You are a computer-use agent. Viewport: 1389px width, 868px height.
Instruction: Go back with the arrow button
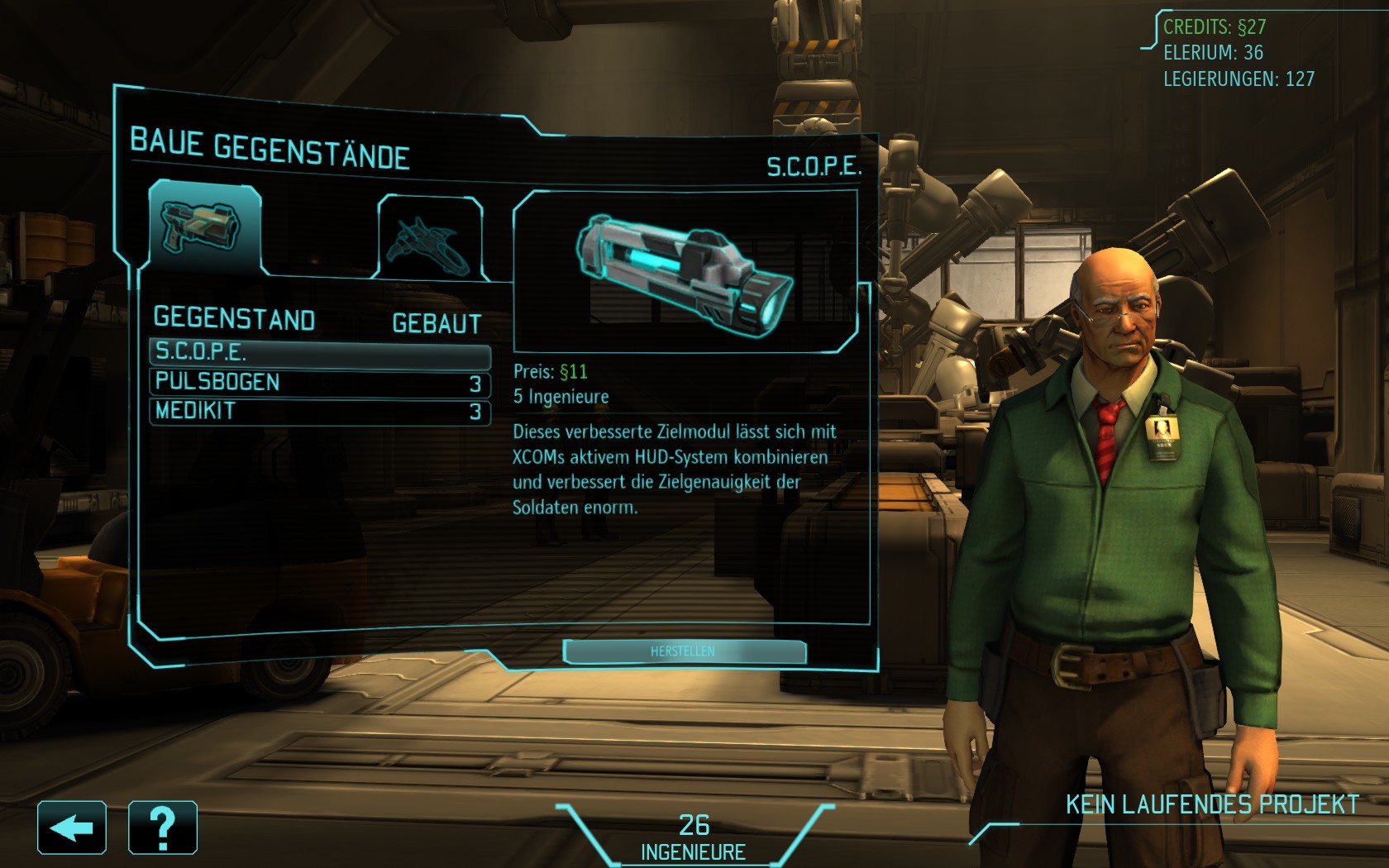point(72,827)
